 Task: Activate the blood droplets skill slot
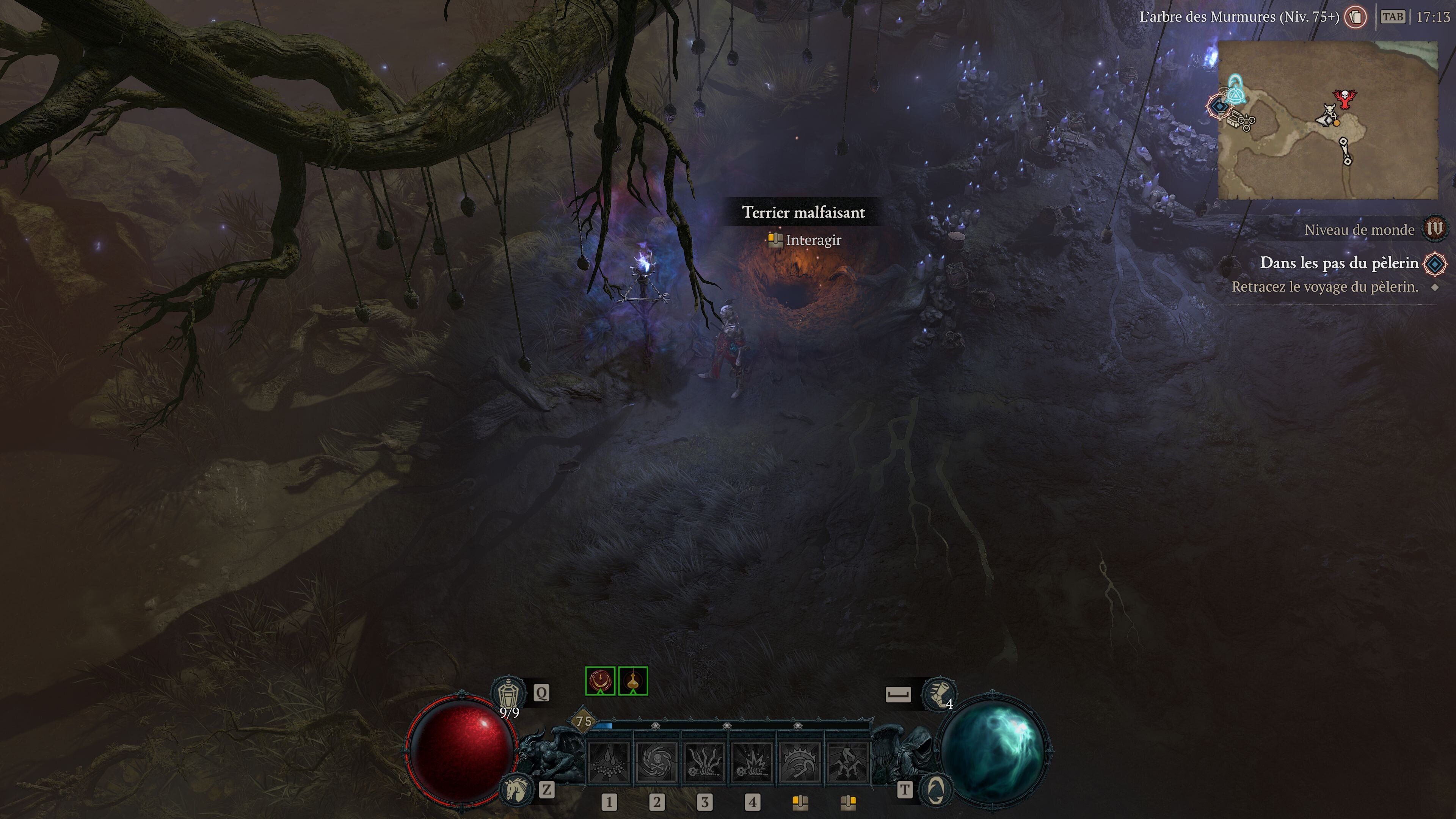pyautogui.click(x=609, y=763)
